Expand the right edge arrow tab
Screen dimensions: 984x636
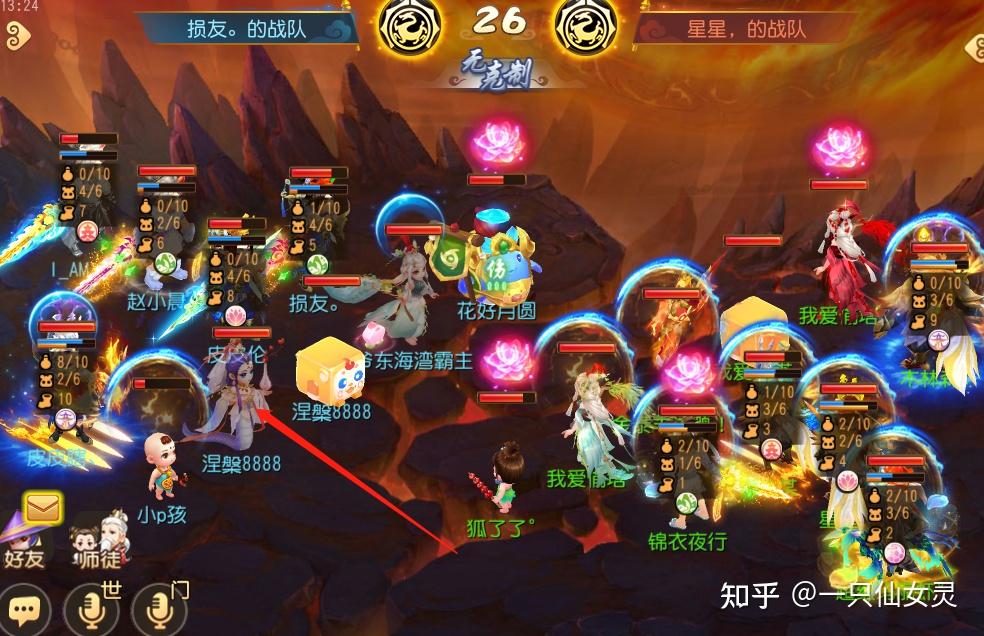pos(972,47)
